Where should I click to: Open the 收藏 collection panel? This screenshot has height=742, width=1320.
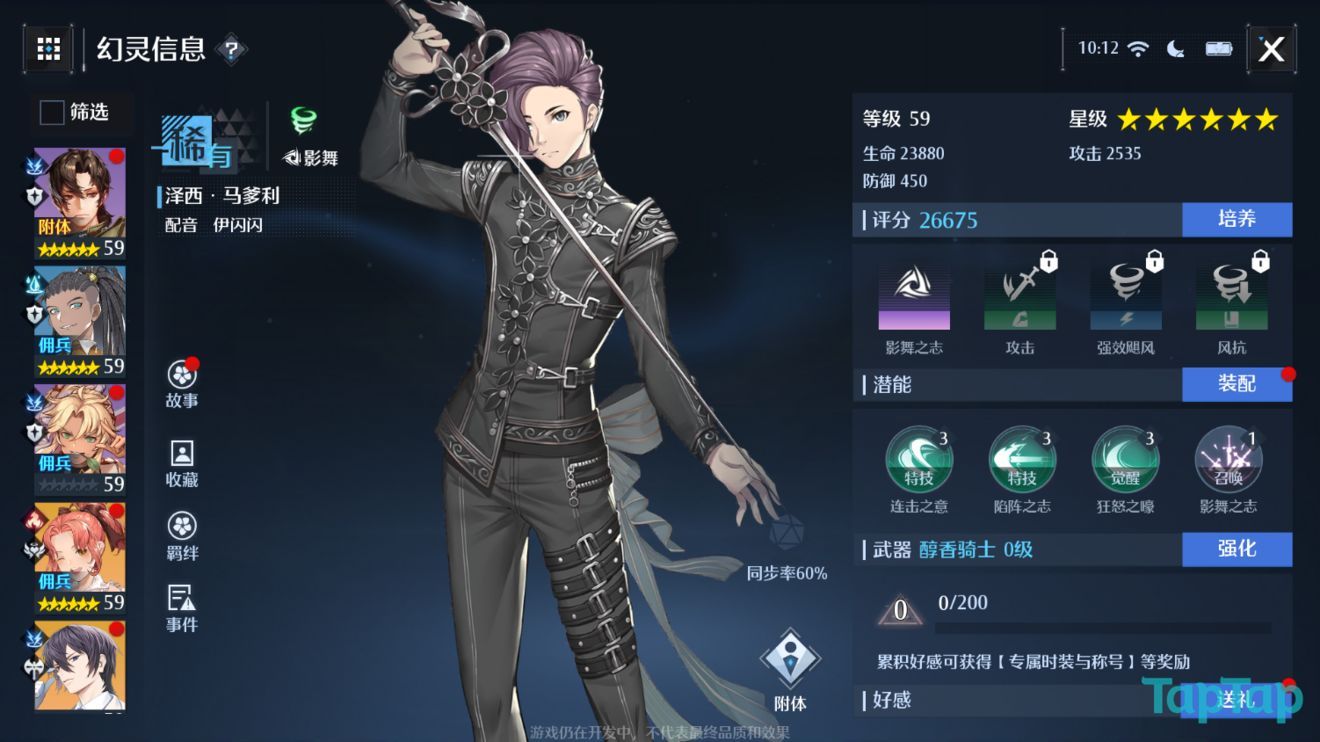coord(182,462)
